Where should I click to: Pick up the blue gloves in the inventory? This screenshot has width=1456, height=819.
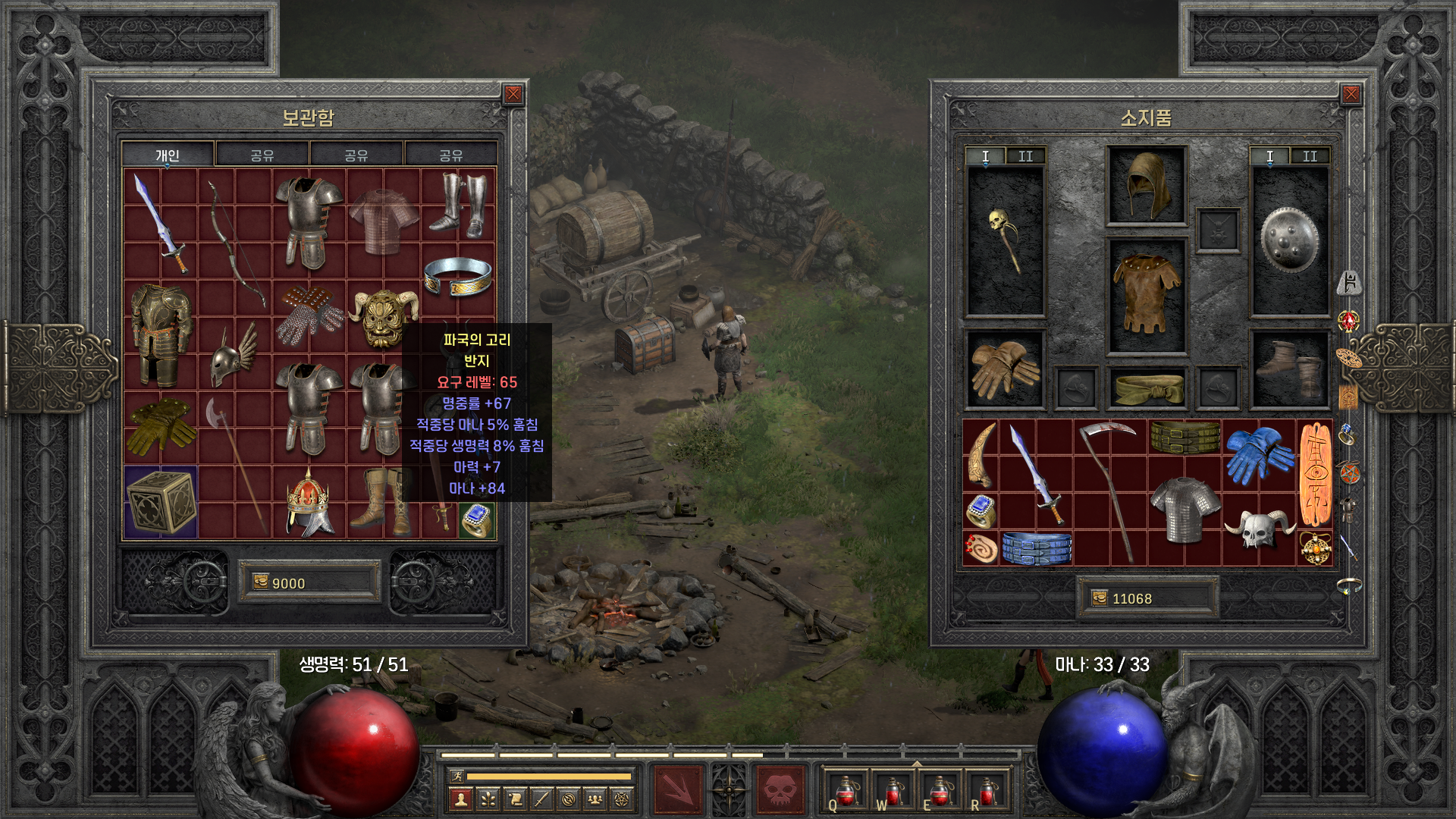click(1259, 453)
